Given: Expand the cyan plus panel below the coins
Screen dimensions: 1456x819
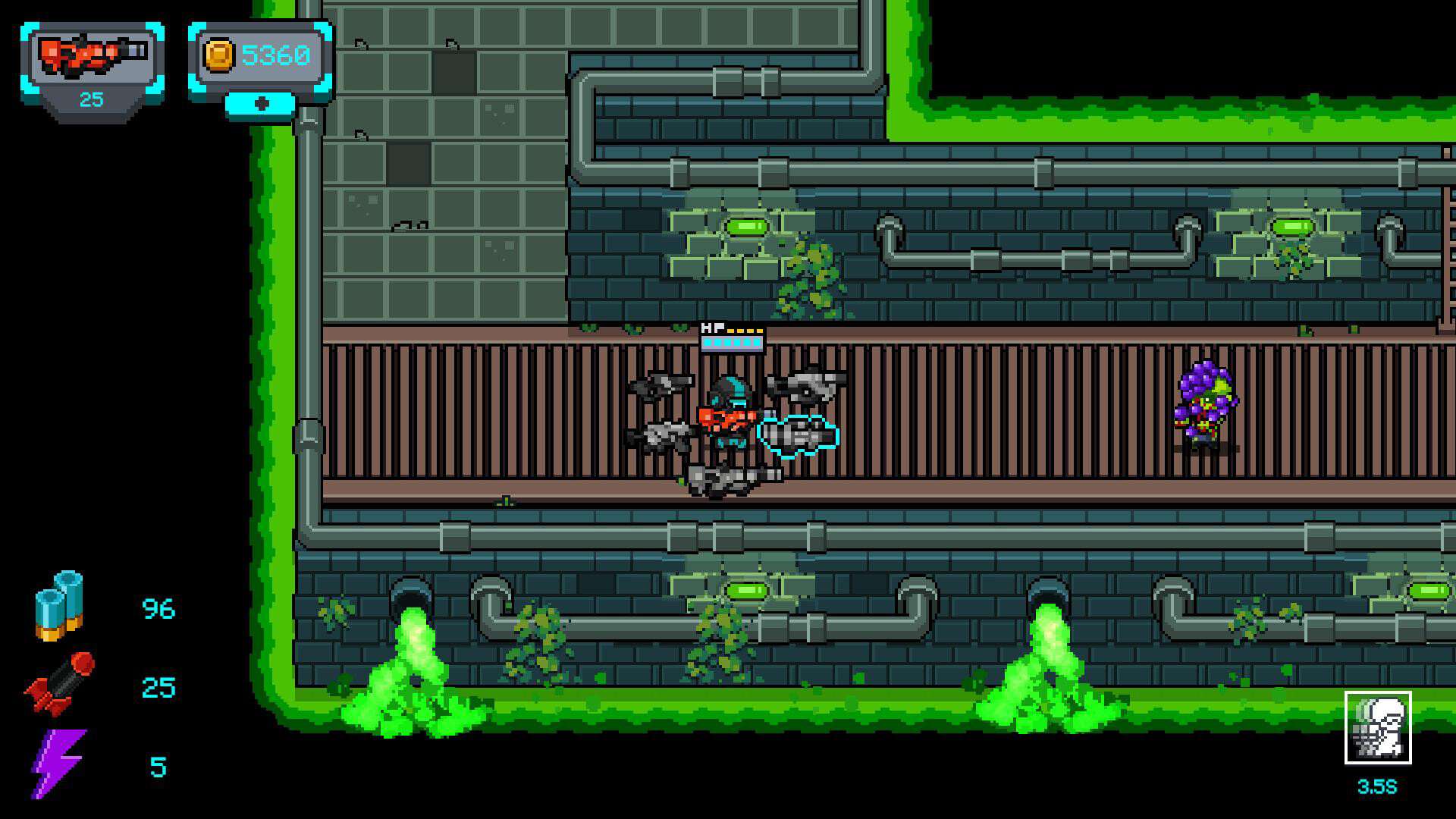Looking at the screenshot, I should (x=262, y=104).
